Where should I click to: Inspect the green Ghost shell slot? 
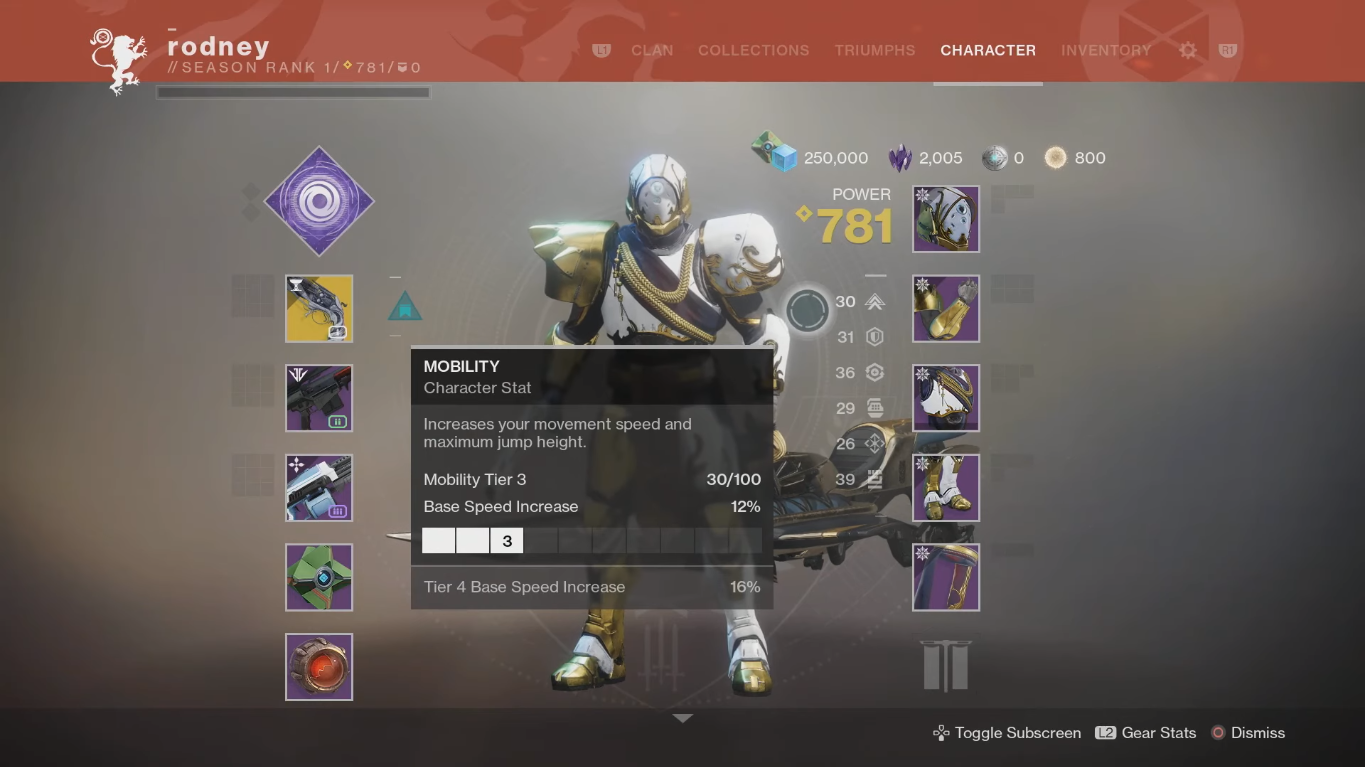[x=319, y=577]
